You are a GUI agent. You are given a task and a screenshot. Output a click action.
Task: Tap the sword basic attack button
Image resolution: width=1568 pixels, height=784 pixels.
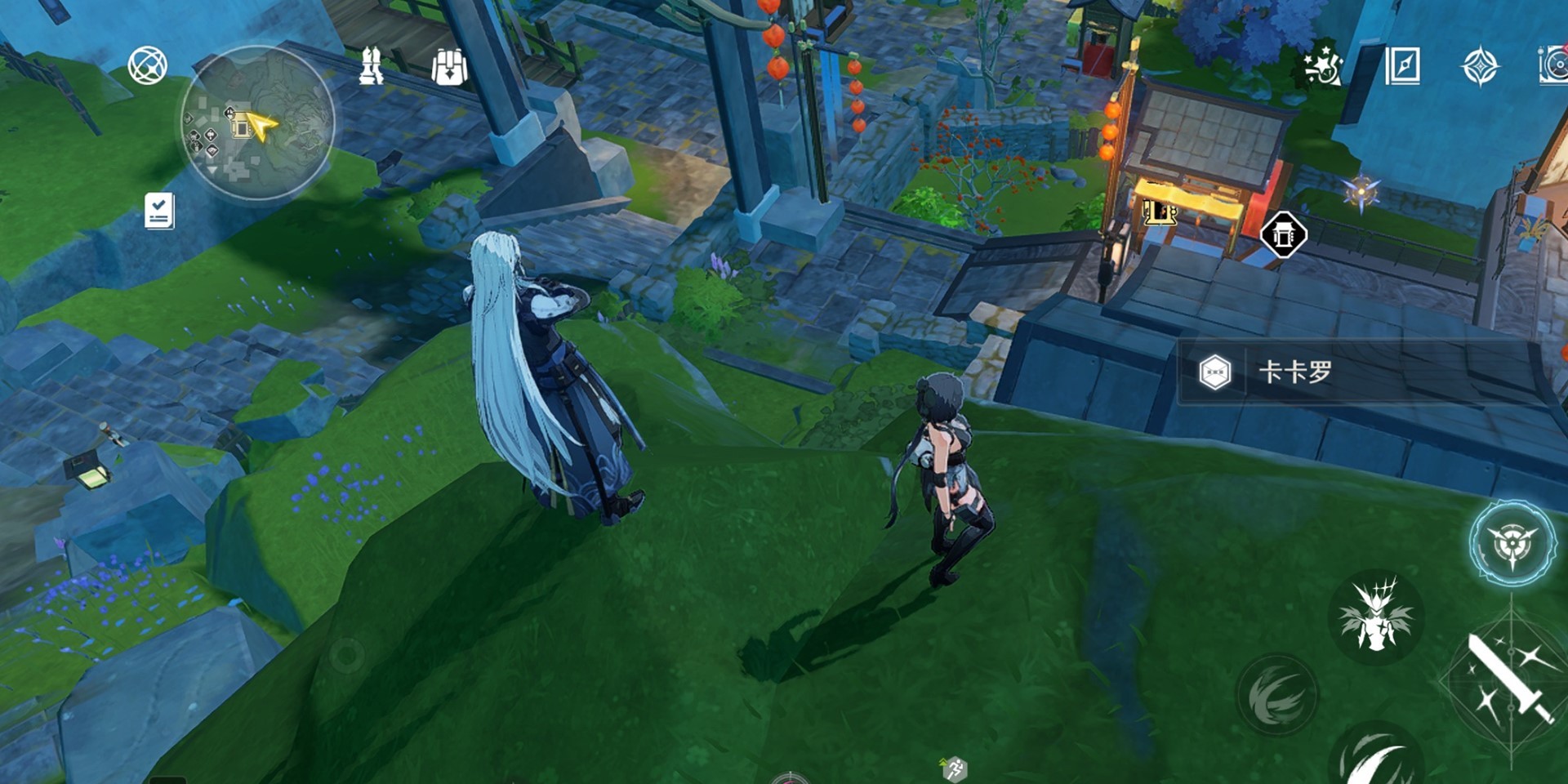pos(1509,679)
